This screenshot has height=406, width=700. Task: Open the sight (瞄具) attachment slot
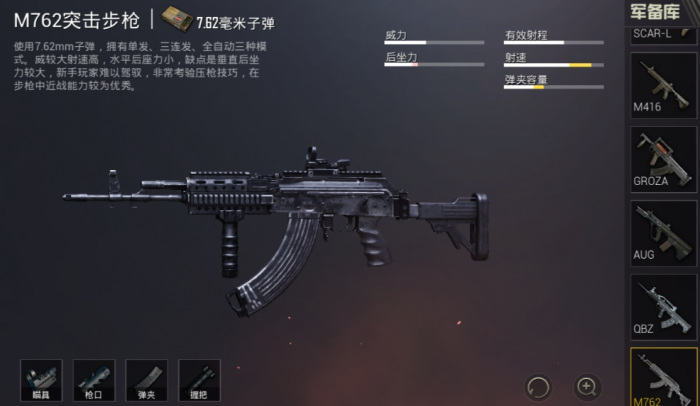point(41,380)
